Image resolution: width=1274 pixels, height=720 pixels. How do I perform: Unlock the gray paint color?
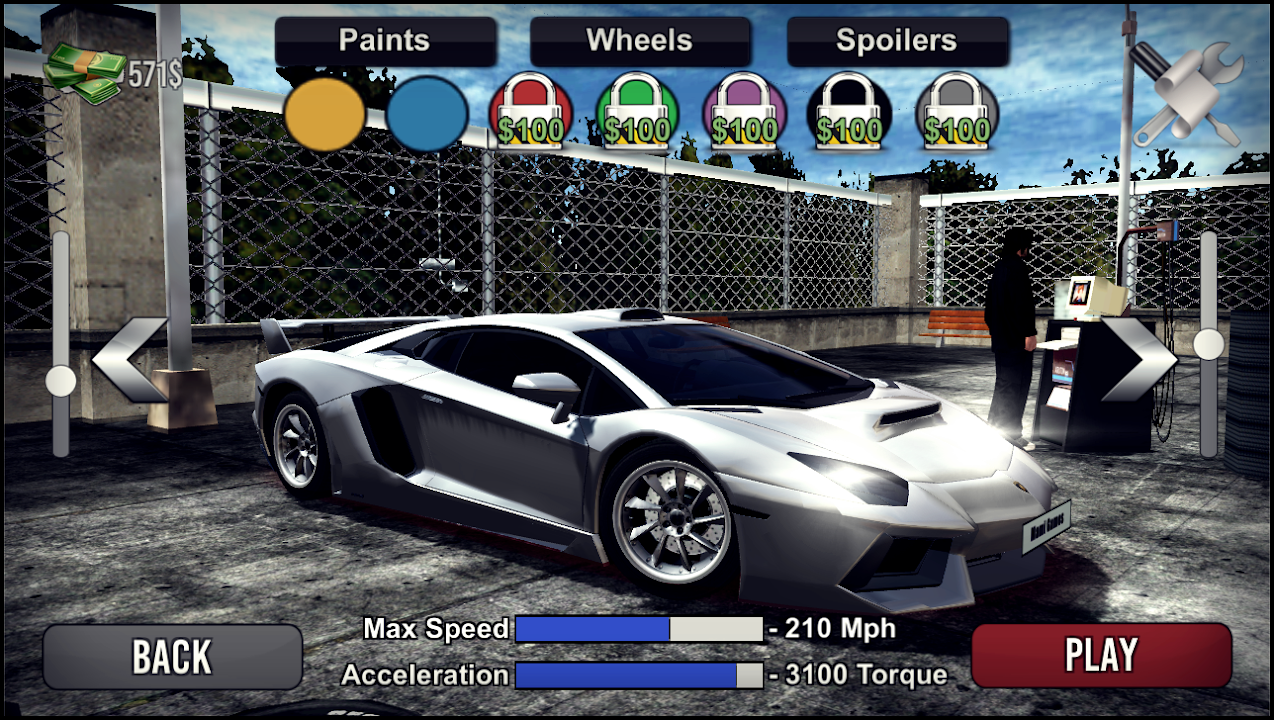tap(957, 114)
